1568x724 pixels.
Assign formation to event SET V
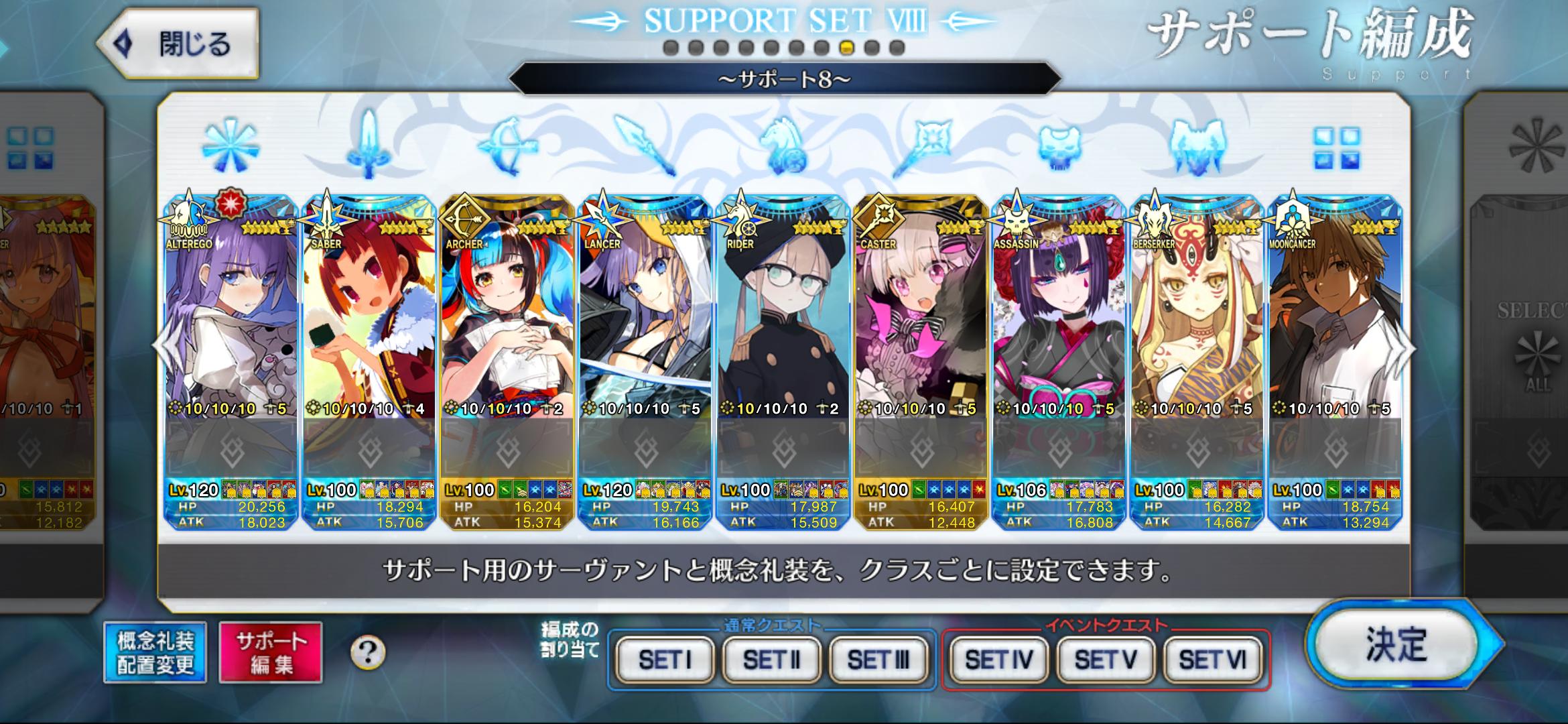click(x=1106, y=660)
